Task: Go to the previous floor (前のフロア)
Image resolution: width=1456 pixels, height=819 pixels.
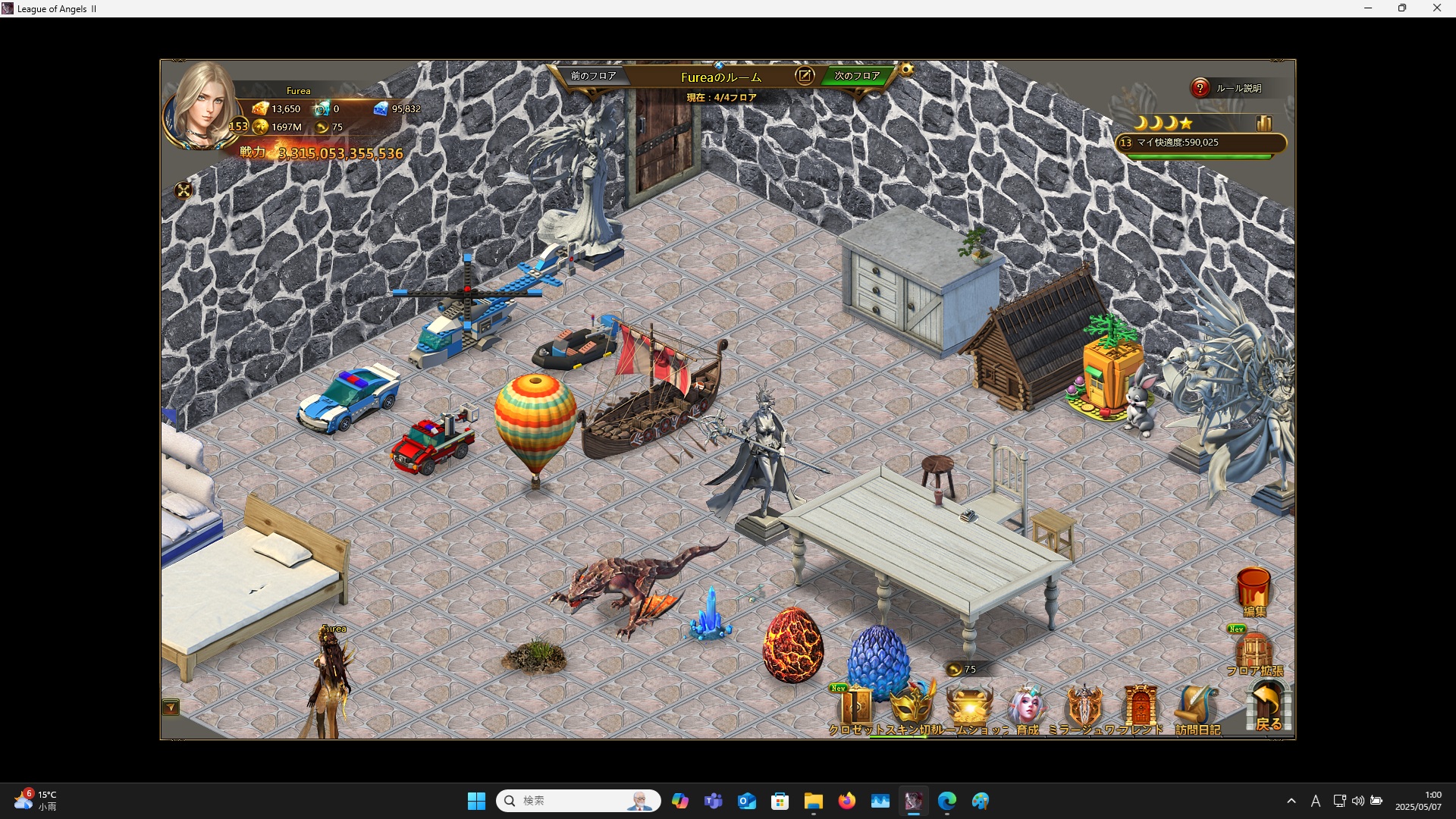Action: (x=593, y=76)
